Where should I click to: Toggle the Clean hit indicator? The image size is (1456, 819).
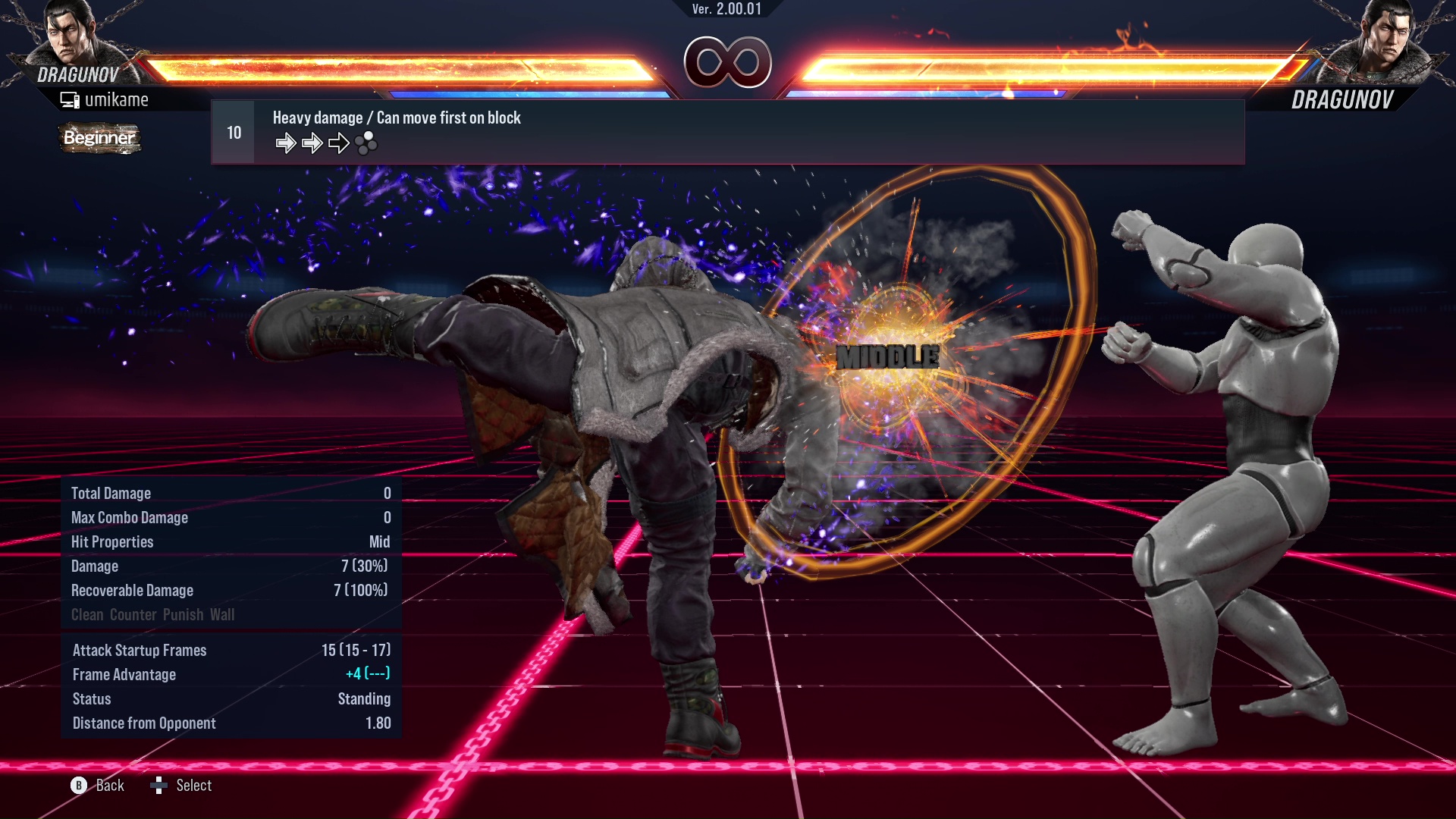click(x=86, y=615)
